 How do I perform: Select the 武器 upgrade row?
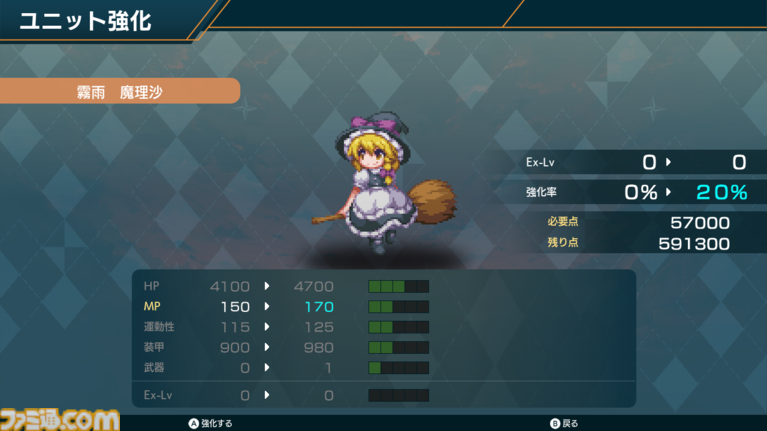[x=285, y=368]
